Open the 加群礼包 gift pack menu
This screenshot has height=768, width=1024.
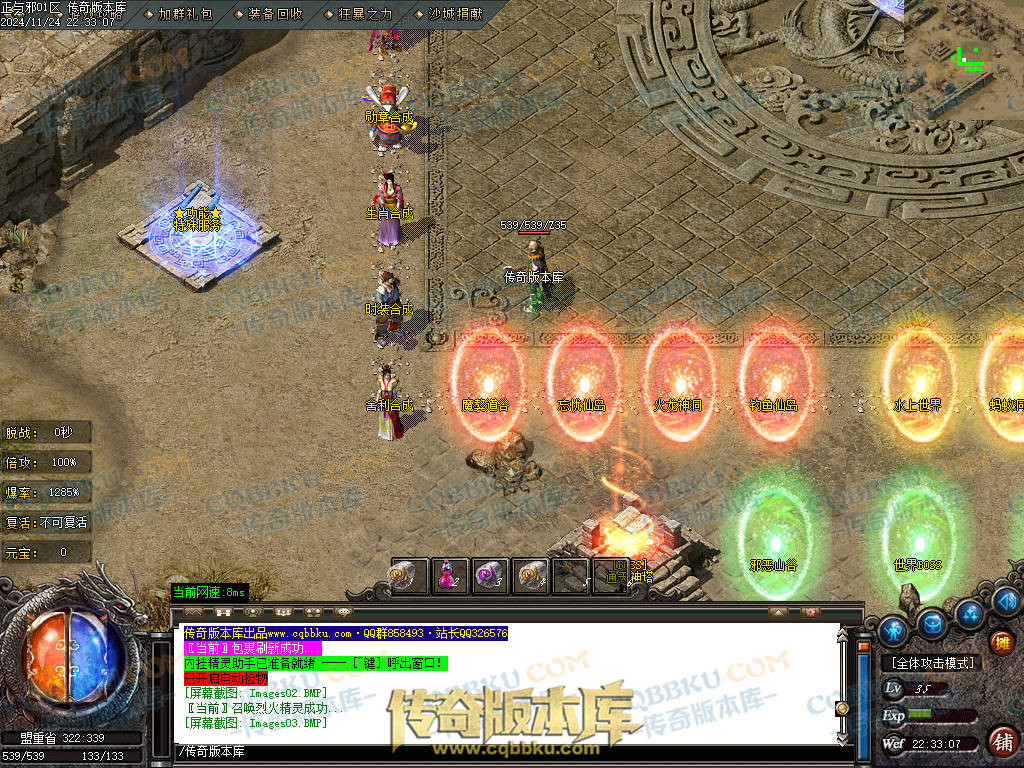click(x=185, y=14)
